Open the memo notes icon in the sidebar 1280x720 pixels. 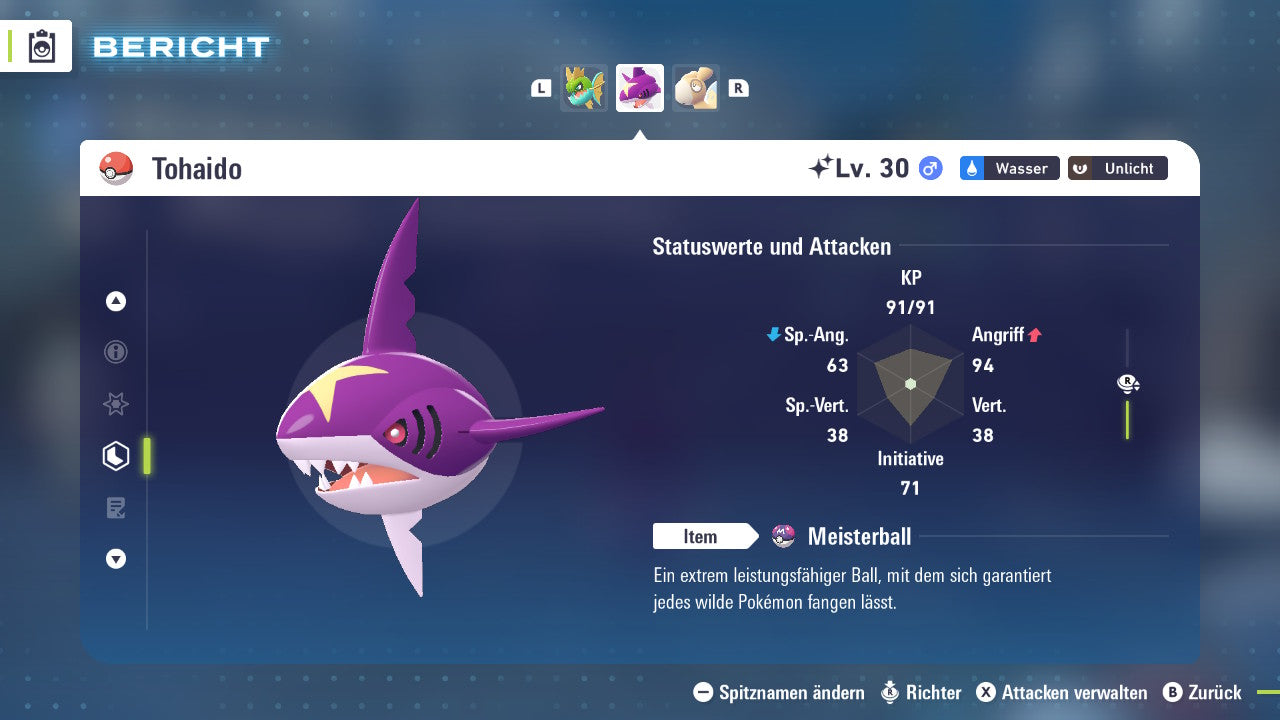[115, 507]
